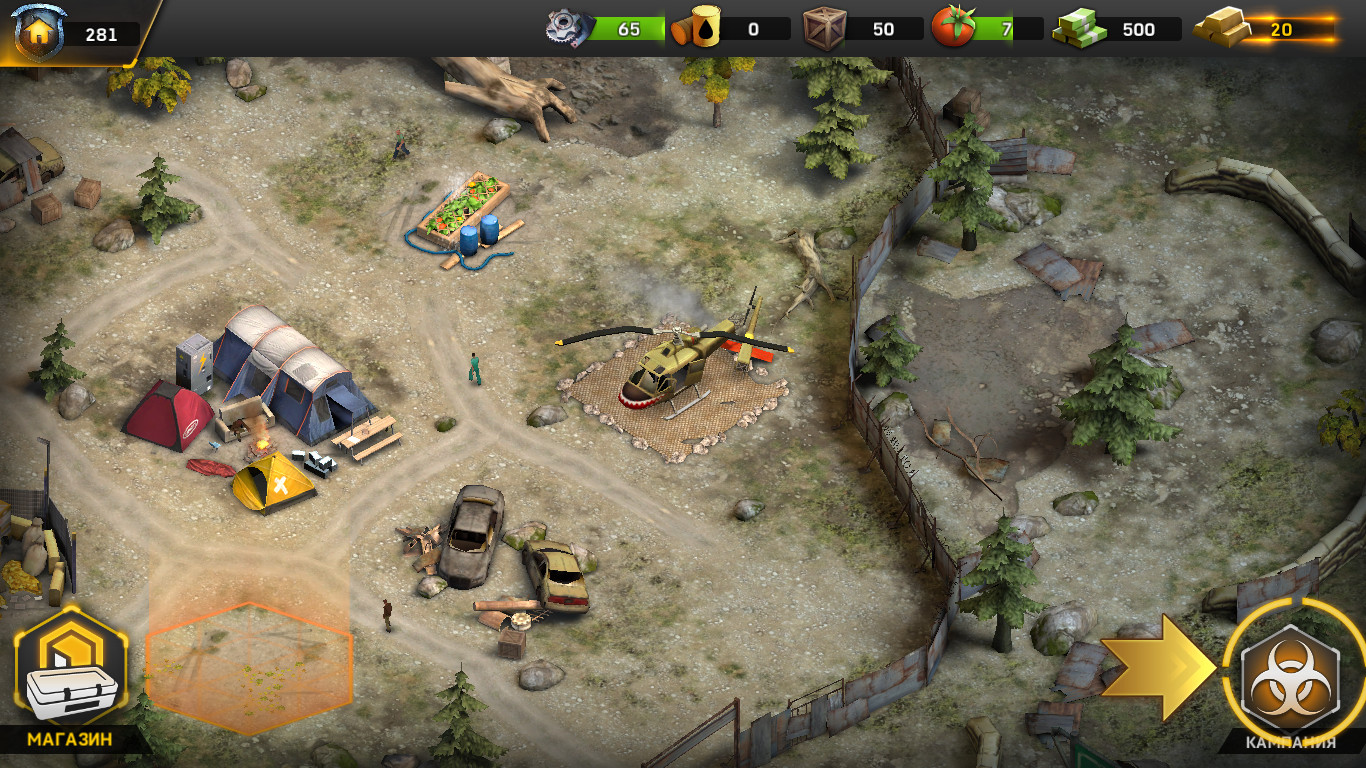Select the wooden crate supplies icon
Screen dimensions: 1366x768
tap(825, 28)
